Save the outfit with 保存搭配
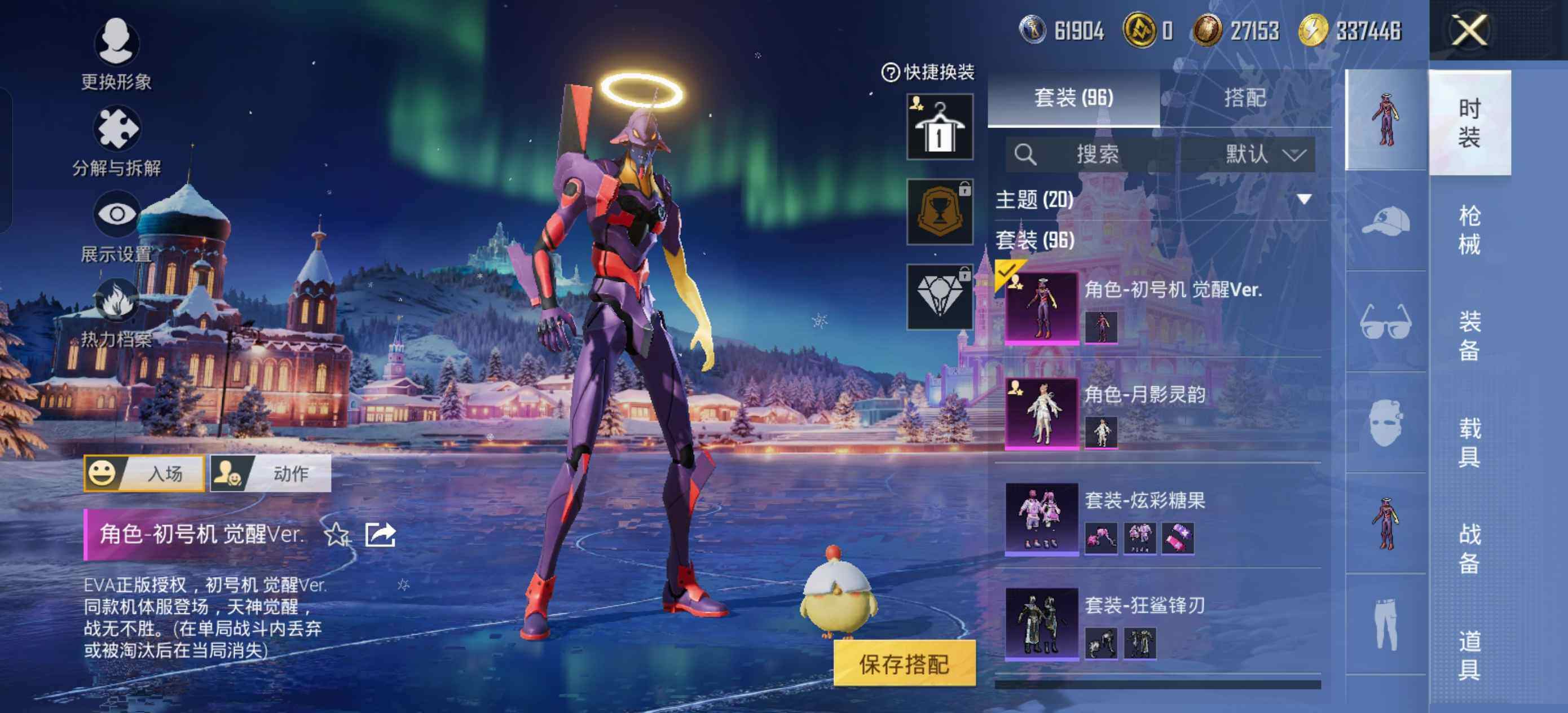The height and width of the screenshot is (713, 1568). (x=904, y=664)
